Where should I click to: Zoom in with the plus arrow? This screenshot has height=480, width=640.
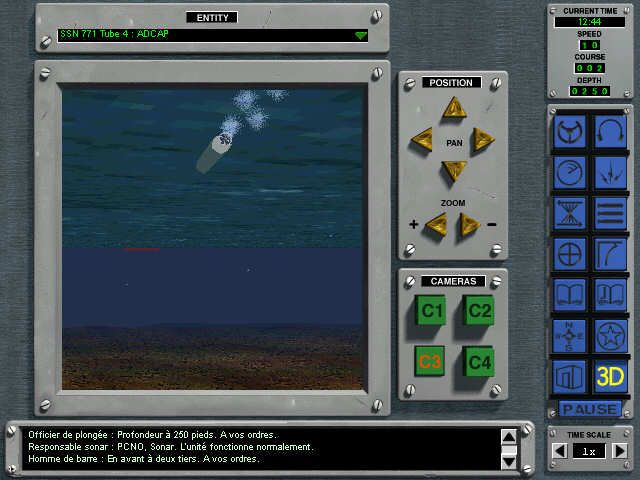tap(436, 225)
